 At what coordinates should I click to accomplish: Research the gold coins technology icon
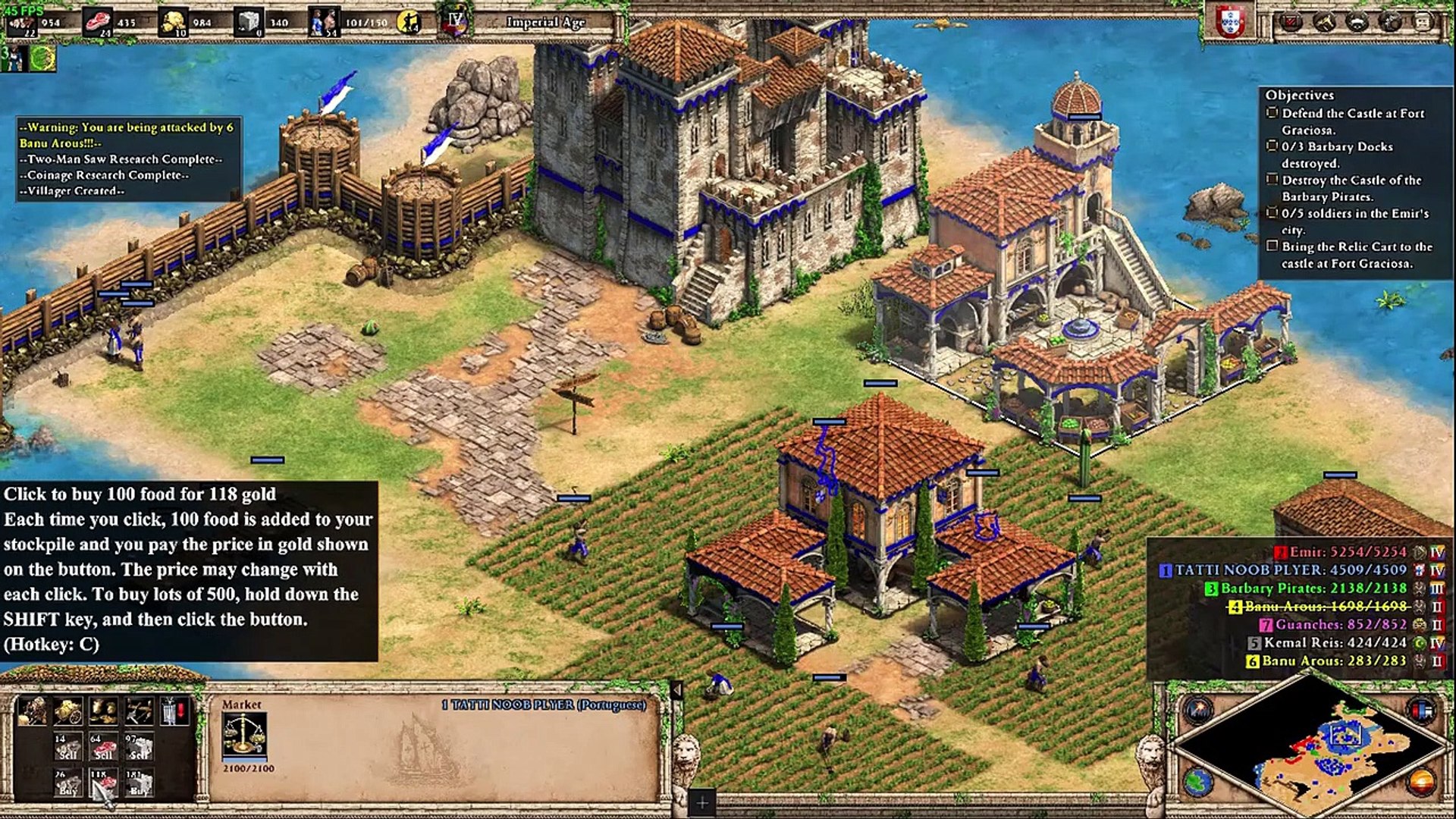[x=102, y=712]
